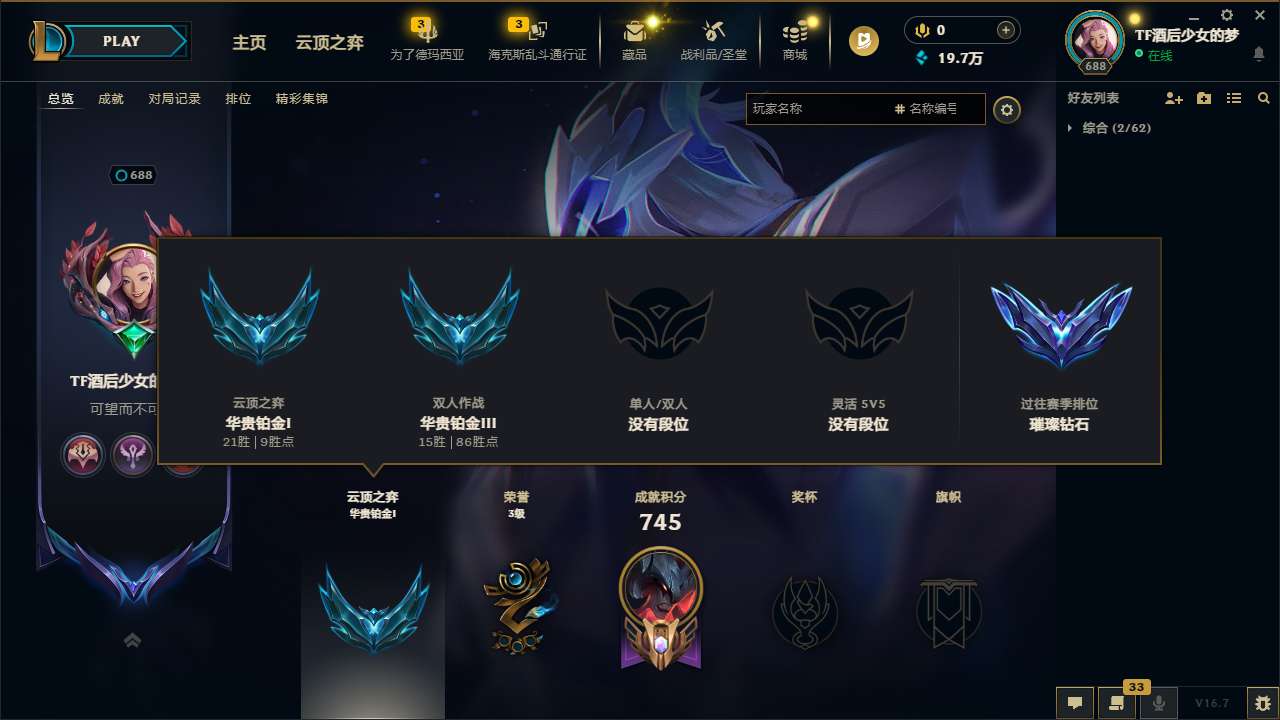This screenshot has height=720, width=1280.
Task: Collapse the profile rank panel with the chevron
Action: tap(132, 640)
